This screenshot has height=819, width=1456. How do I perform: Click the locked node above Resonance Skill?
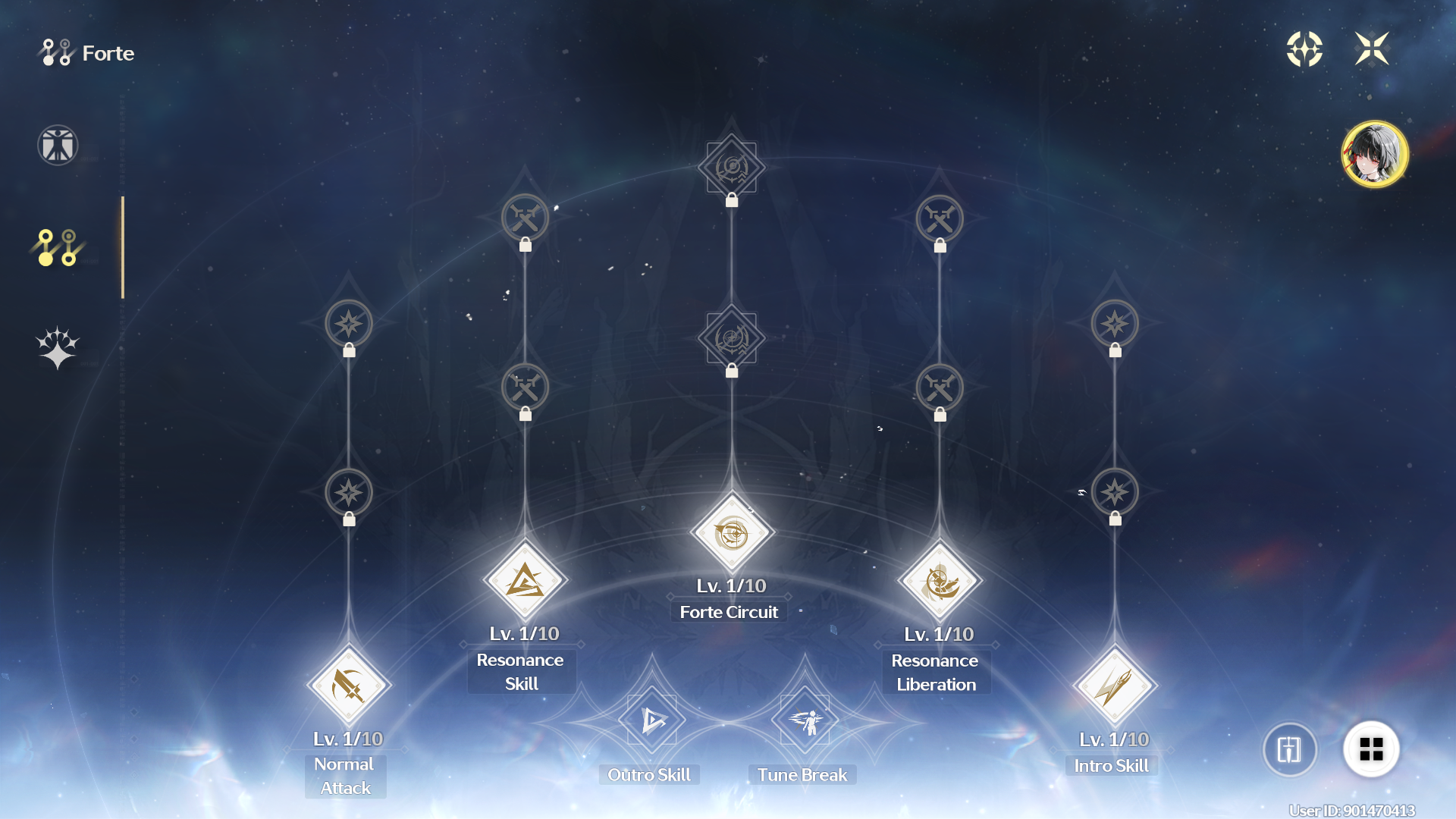coord(525,388)
